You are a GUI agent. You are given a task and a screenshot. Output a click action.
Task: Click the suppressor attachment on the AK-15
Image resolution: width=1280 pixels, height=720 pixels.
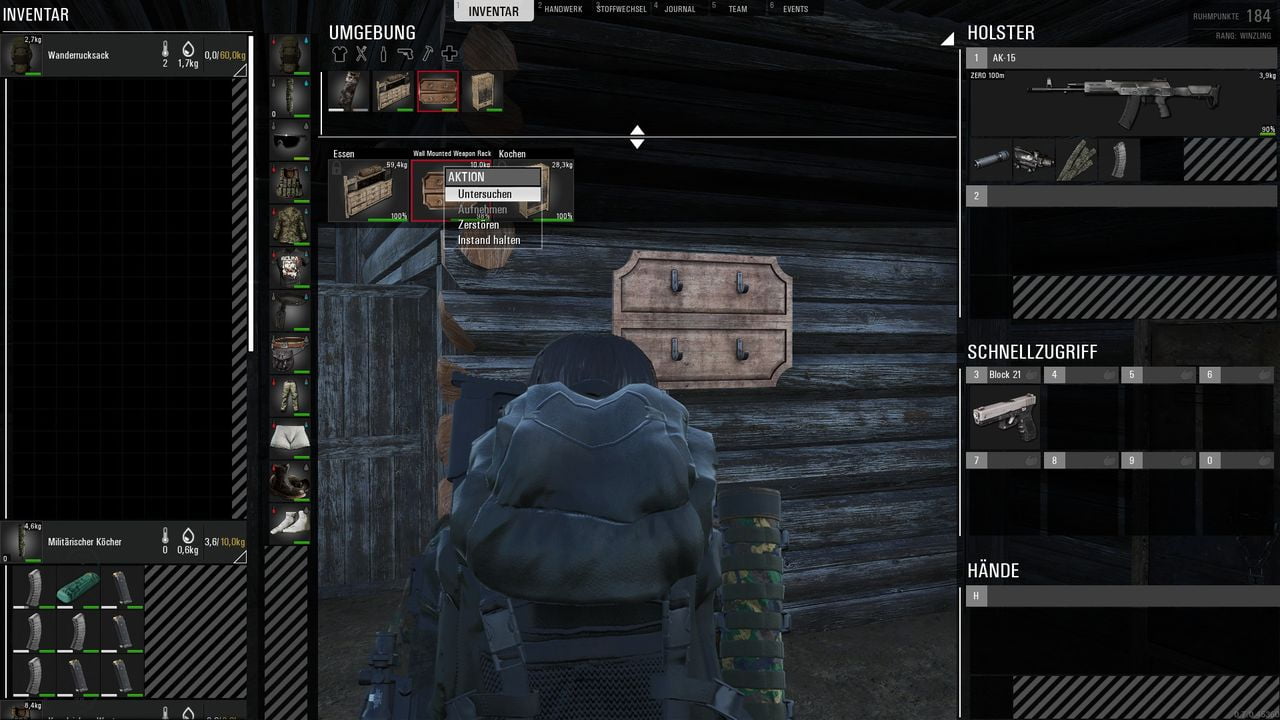pos(990,160)
